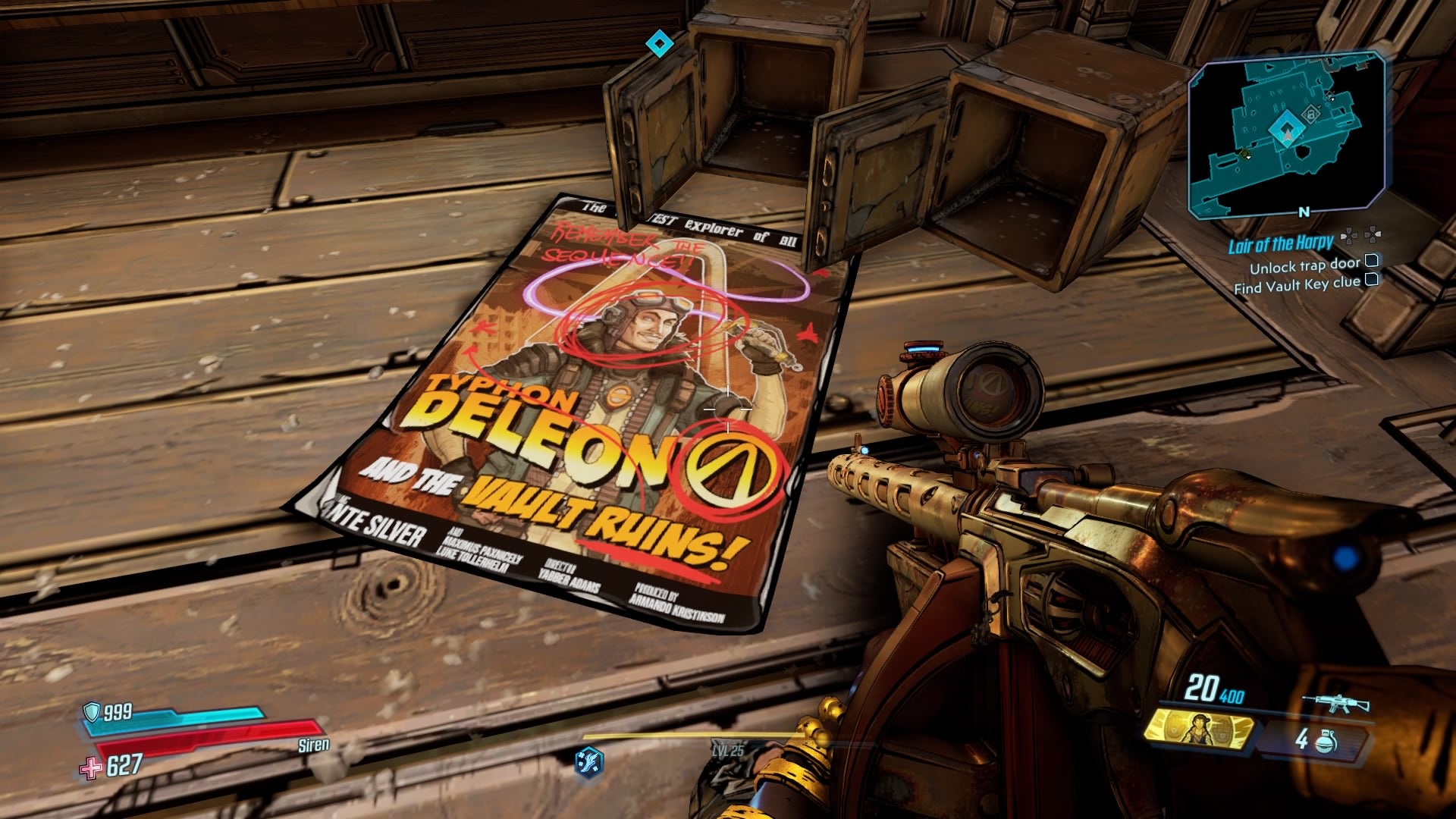
Task: Select the Vault clue marker on the minimap
Action: tap(1311, 114)
